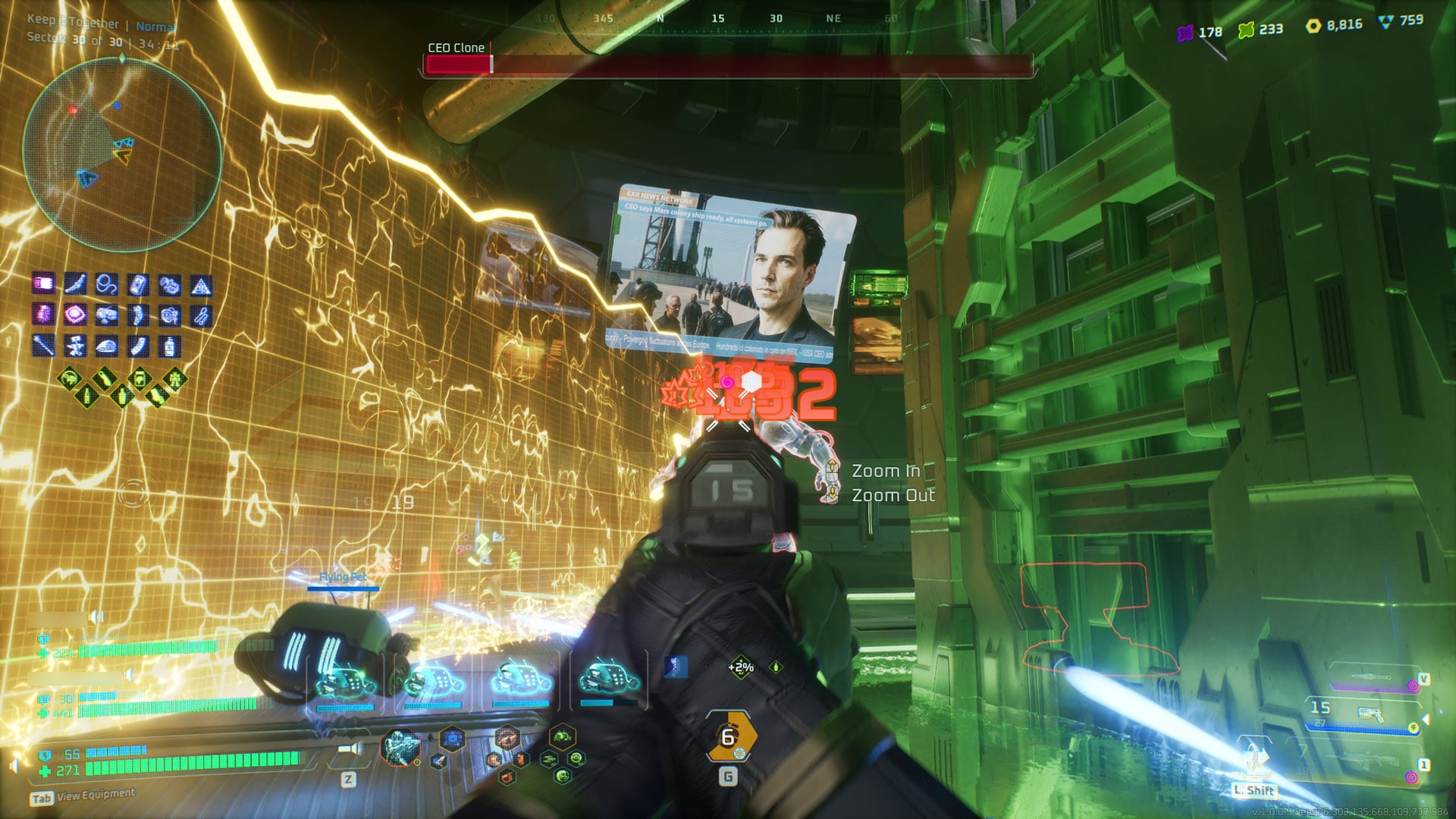Click the +2% diamond buff icon
This screenshot has height=819, width=1456.
[740, 667]
